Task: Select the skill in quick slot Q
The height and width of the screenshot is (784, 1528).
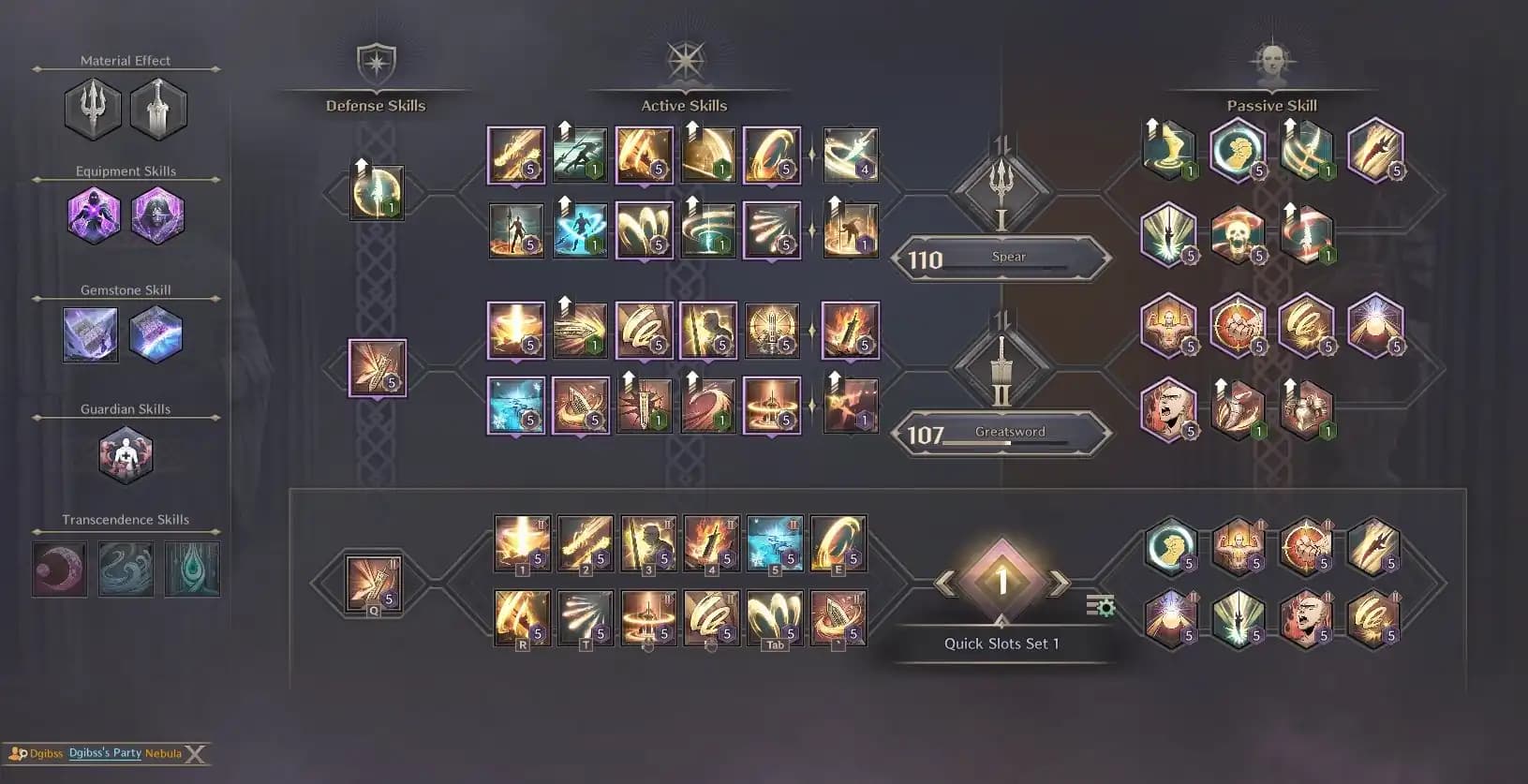Action: (374, 584)
